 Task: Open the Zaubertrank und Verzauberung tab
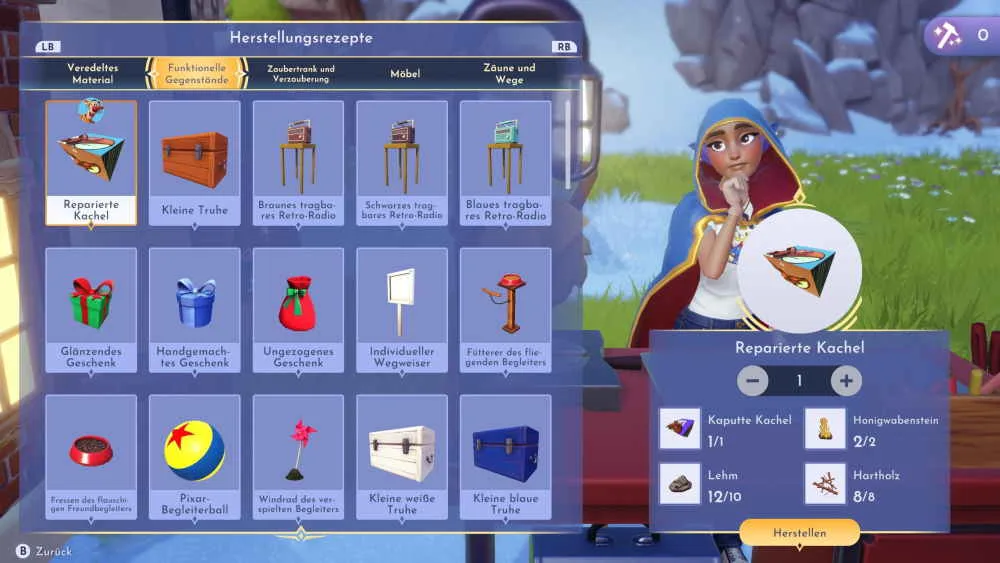pyautogui.click(x=300, y=73)
